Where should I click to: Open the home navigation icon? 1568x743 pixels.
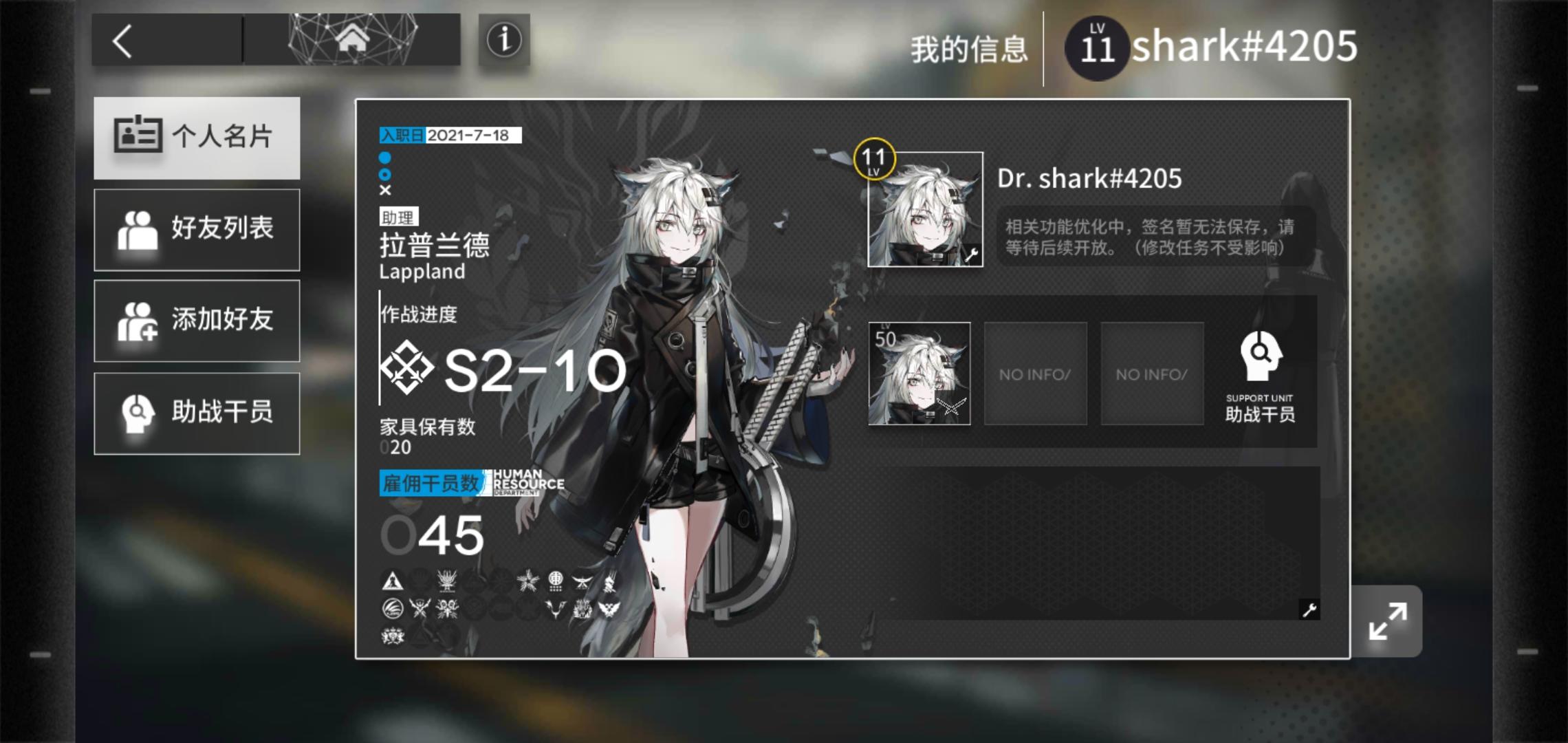(353, 39)
